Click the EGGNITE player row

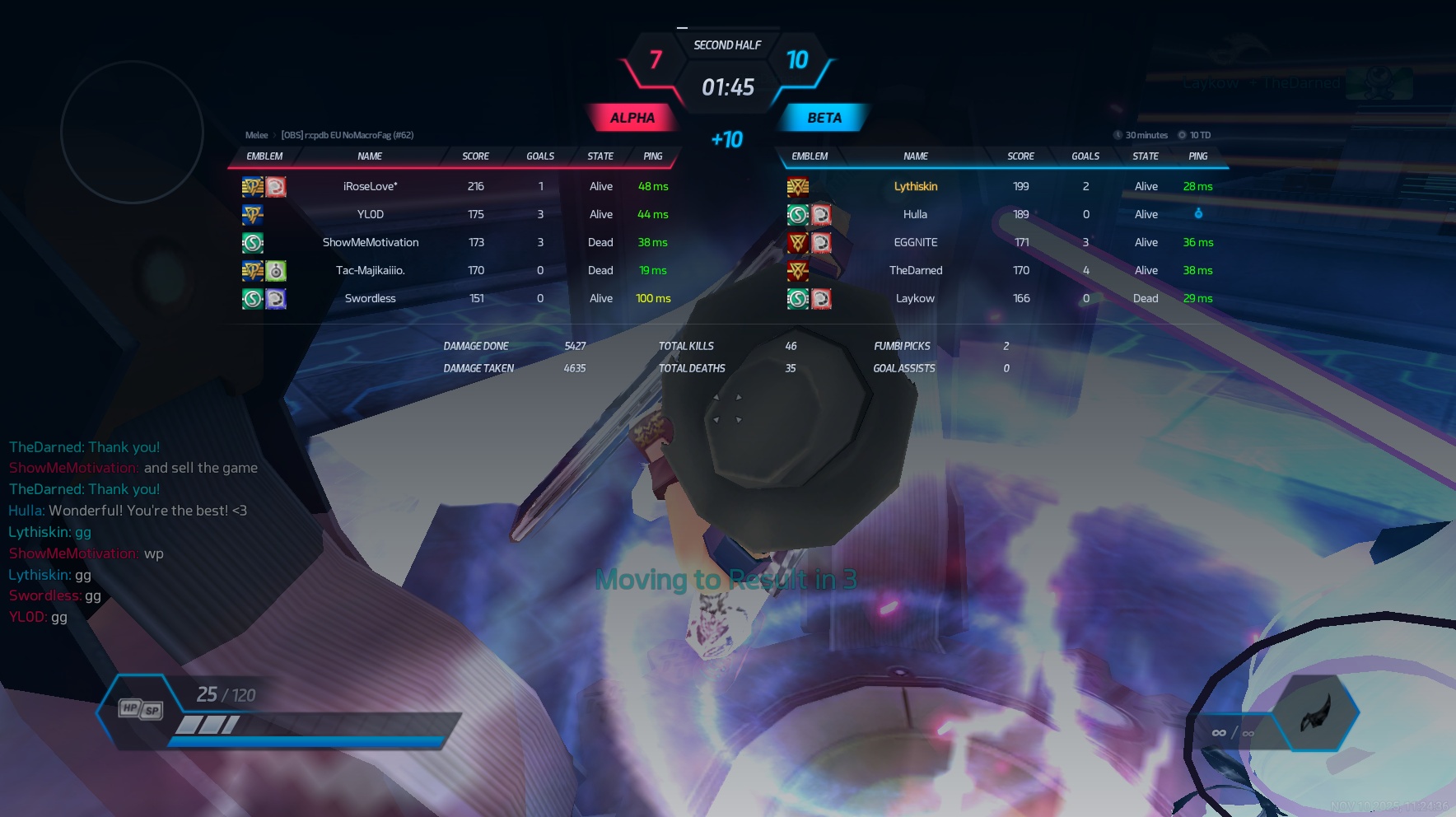tap(915, 242)
